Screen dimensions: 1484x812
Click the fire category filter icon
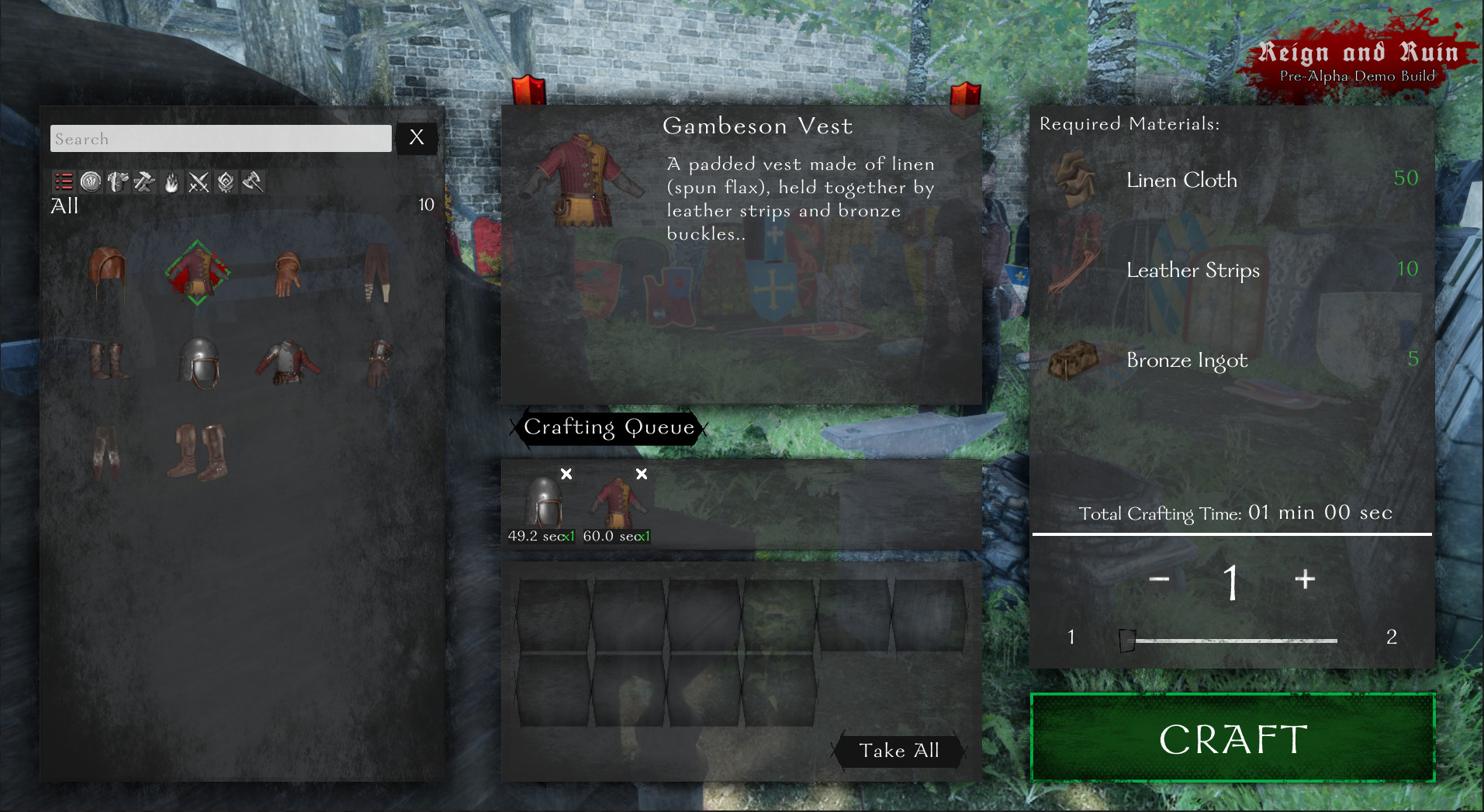tap(171, 182)
